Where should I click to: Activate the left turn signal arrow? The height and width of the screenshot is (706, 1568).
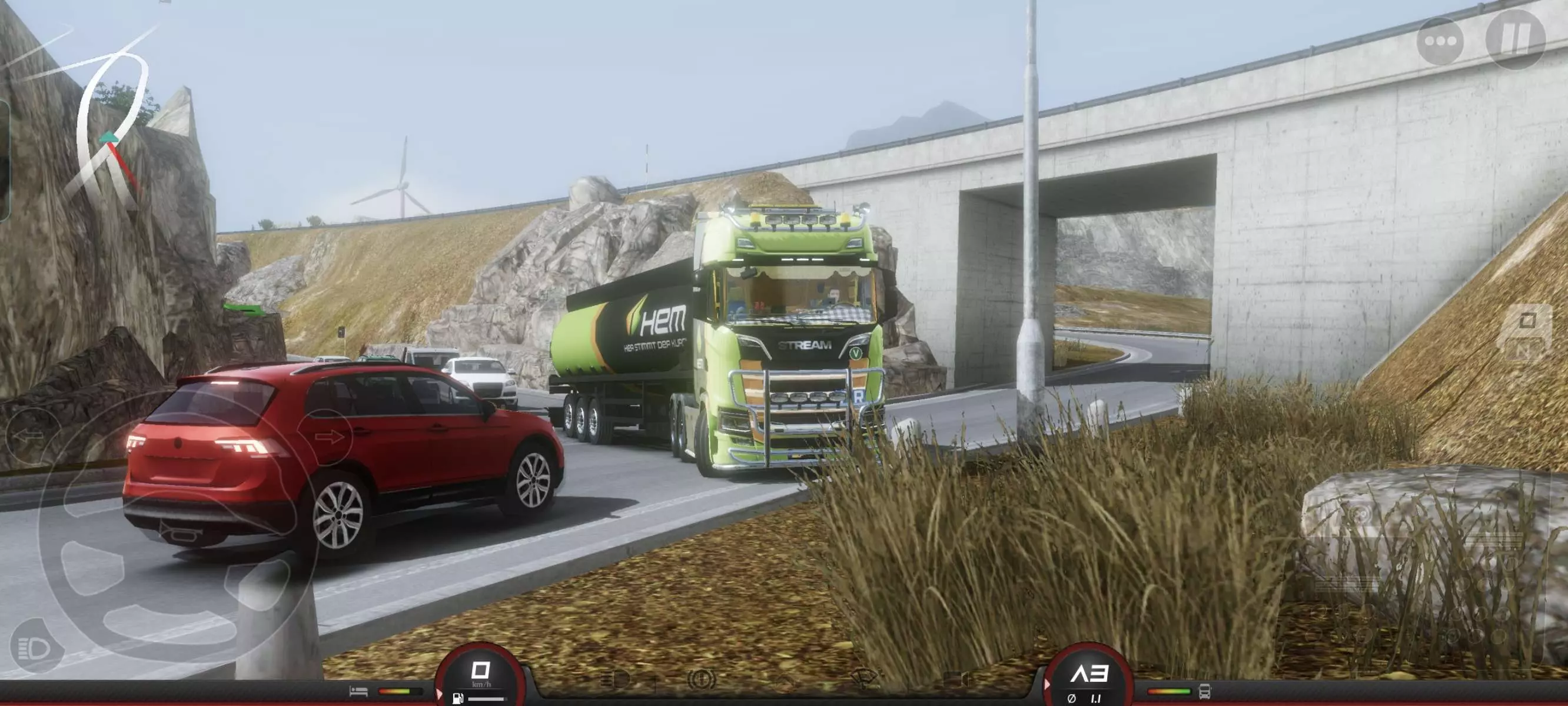click(x=29, y=435)
